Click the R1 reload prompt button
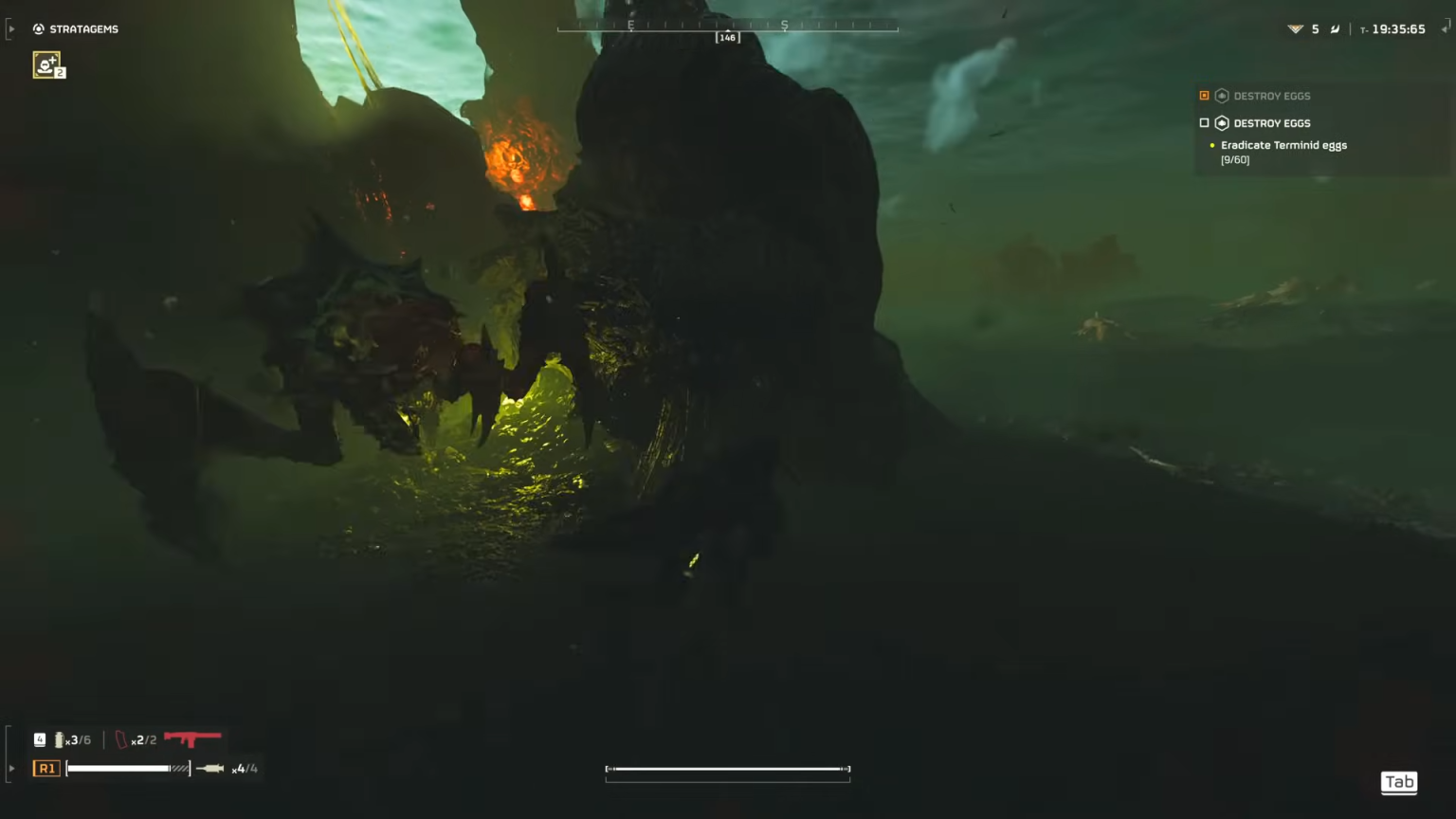This screenshot has height=819, width=1456. coord(46,768)
